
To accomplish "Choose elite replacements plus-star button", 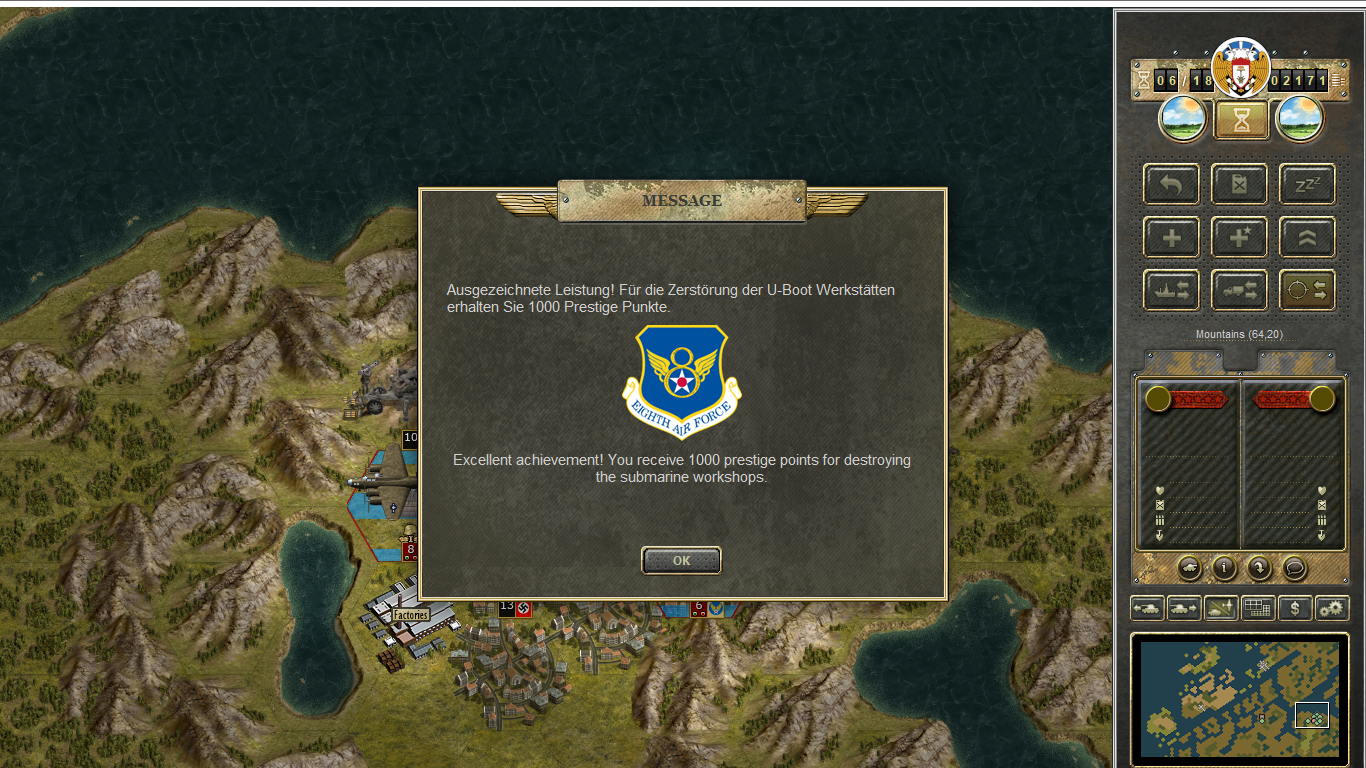I will click(1239, 237).
